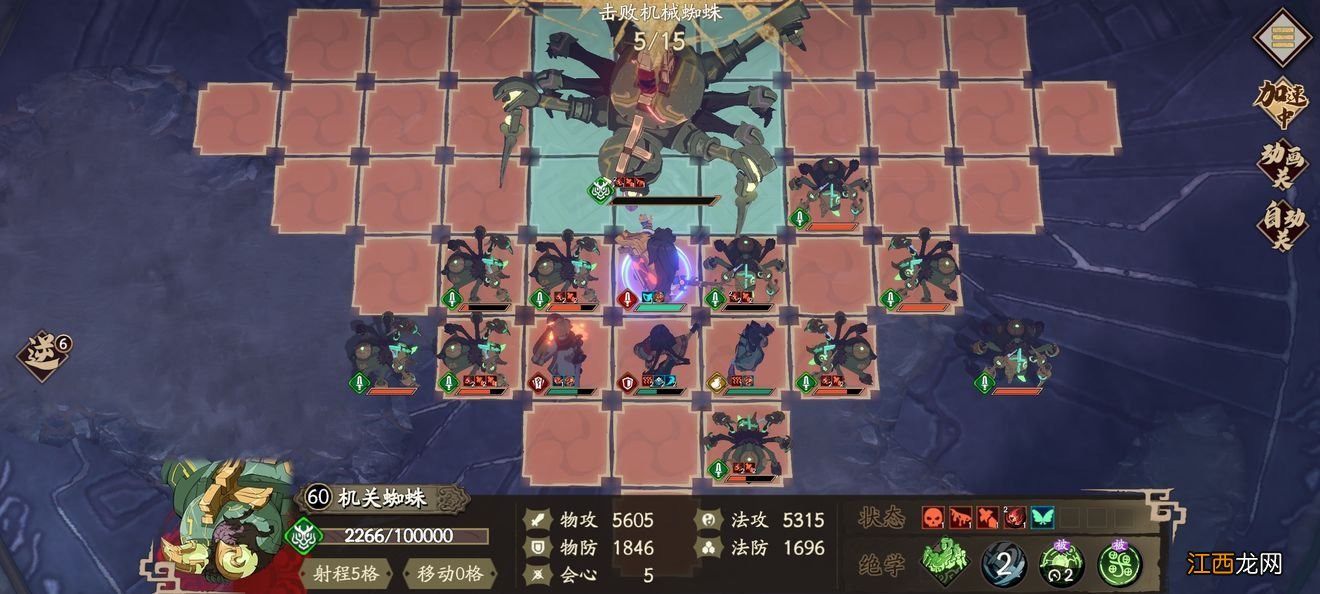The image size is (1320, 594).
Task: Inspect the teal butterfly status icon
Action: coord(1042,518)
